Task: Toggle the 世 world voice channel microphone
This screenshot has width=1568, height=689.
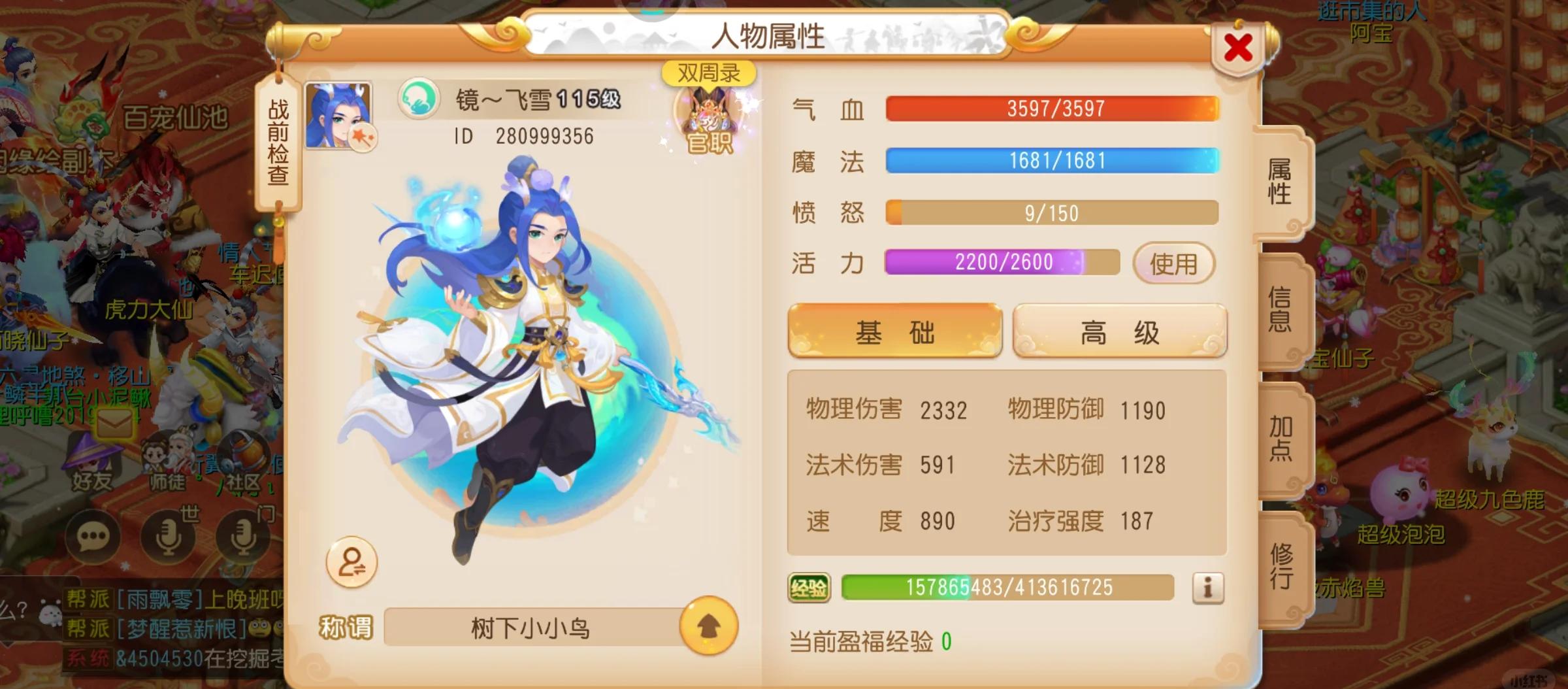Action: (x=169, y=537)
